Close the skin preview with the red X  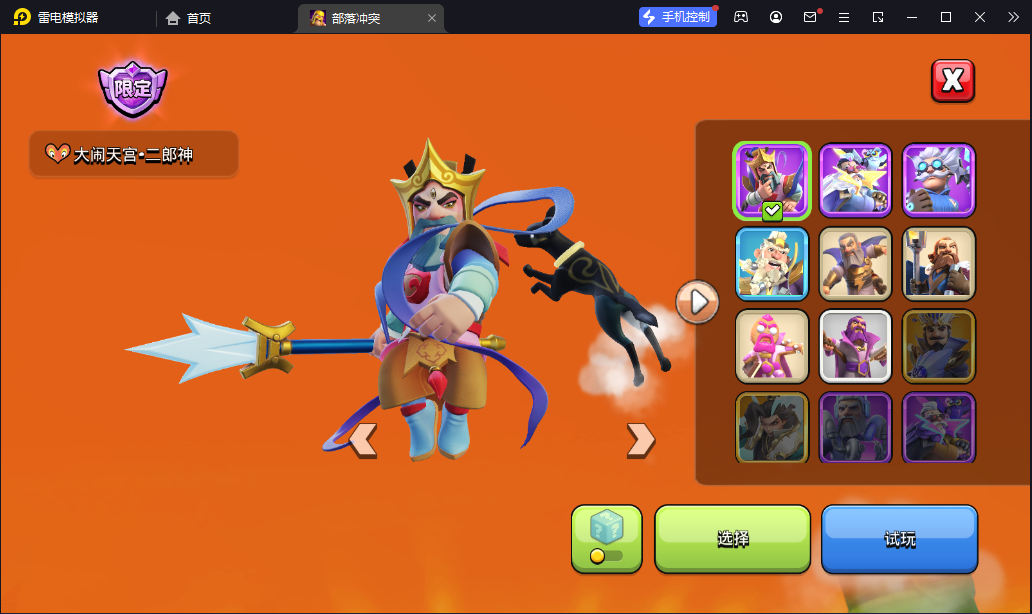coord(952,81)
